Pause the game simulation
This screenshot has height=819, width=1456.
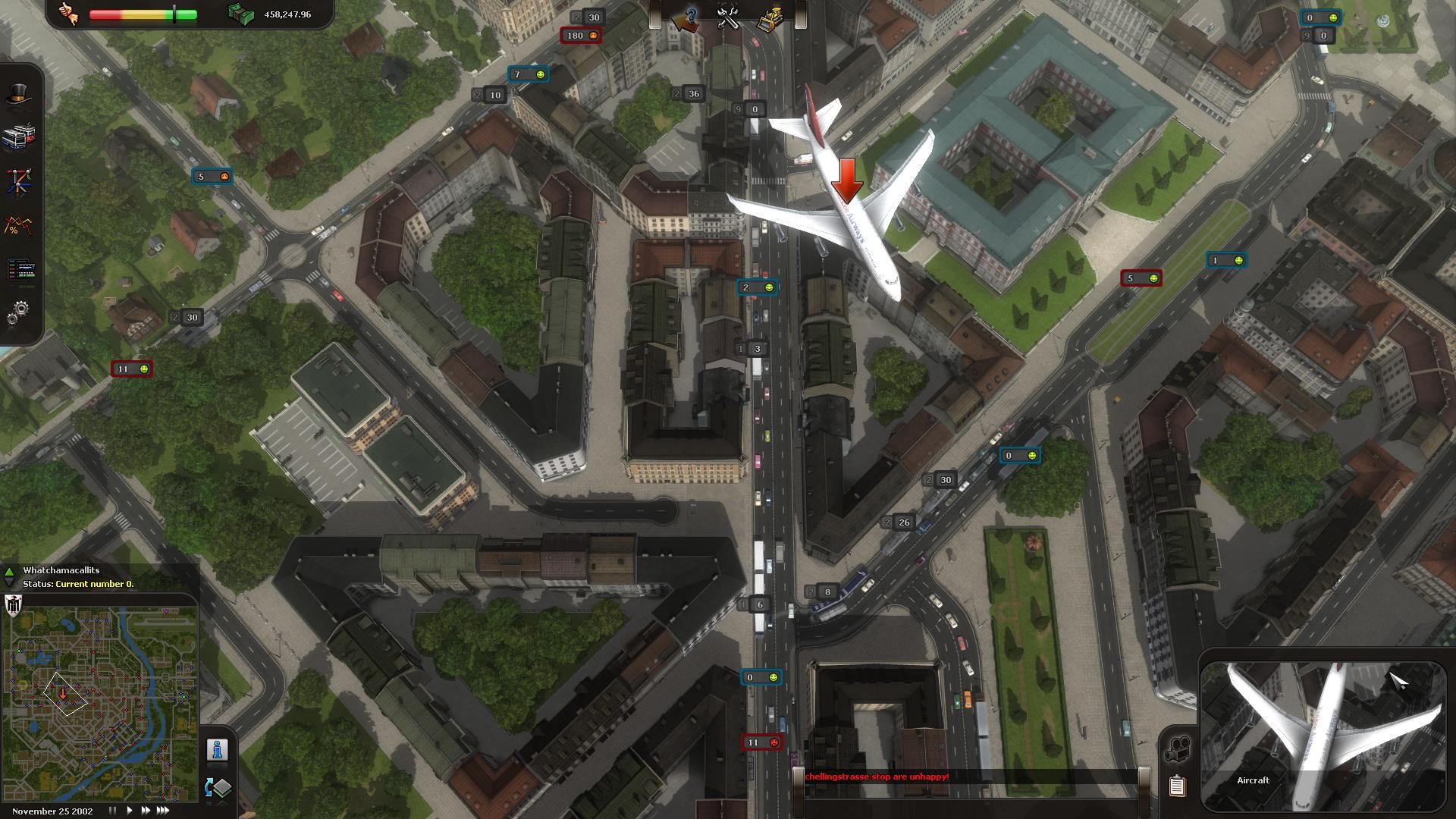point(112,810)
